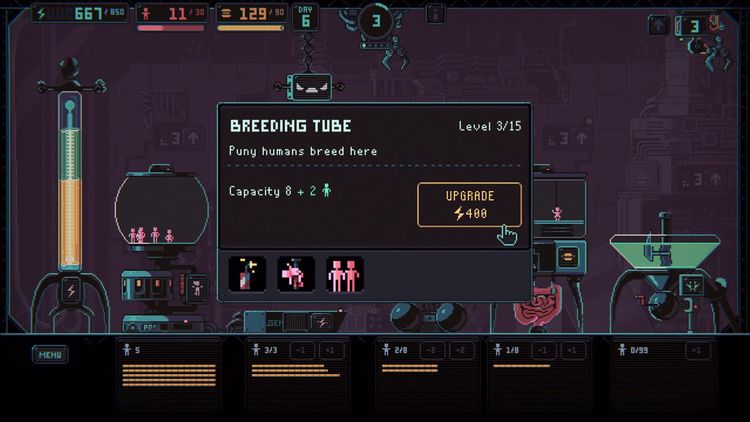
Task: Add a worker to the 0/99 panel
Action: coord(696,350)
